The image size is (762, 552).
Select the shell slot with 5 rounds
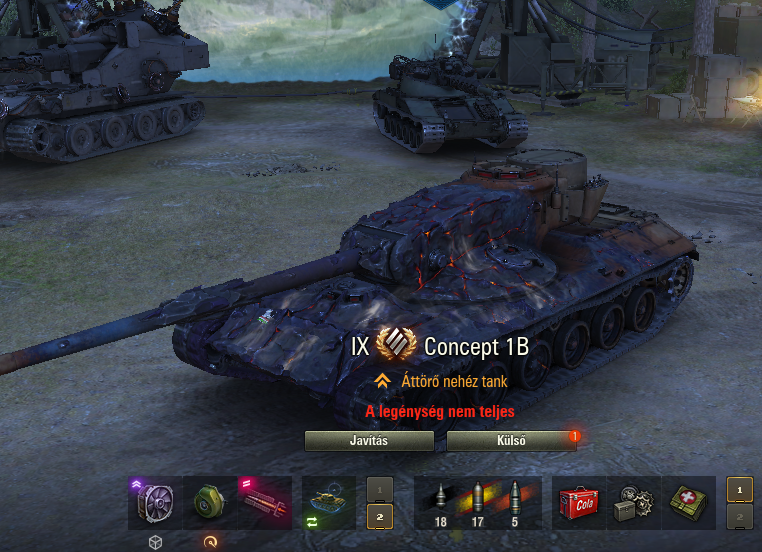[x=516, y=502]
